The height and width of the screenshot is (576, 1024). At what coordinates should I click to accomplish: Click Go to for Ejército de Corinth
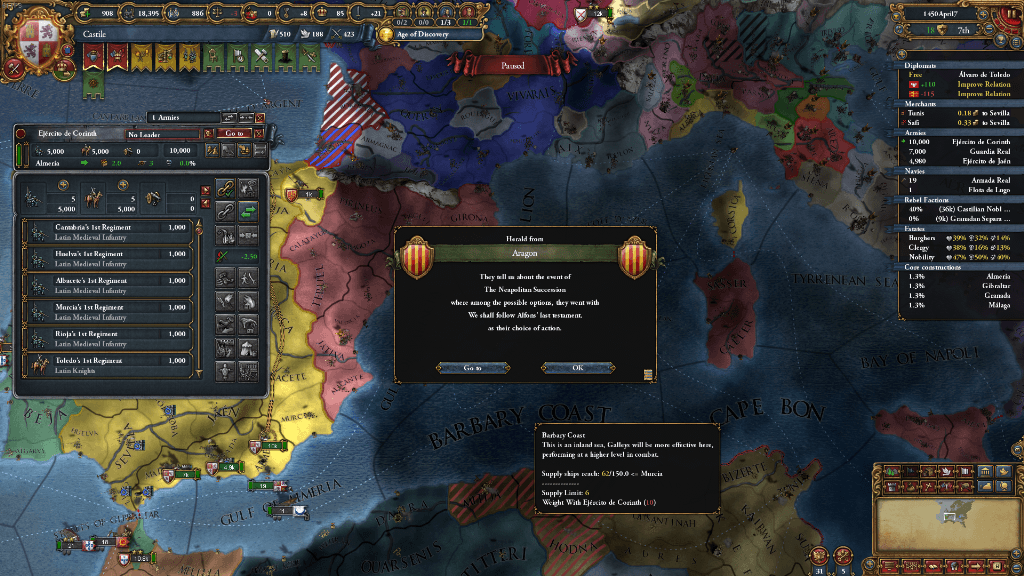[234, 133]
